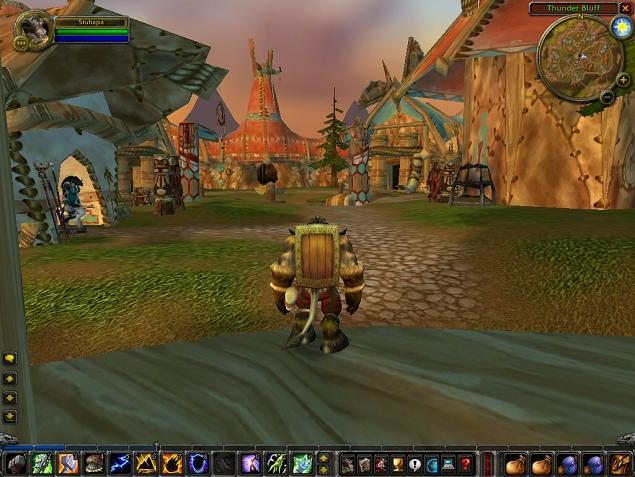
Task: Zoom out the minimap with the minus button
Action: (608, 95)
